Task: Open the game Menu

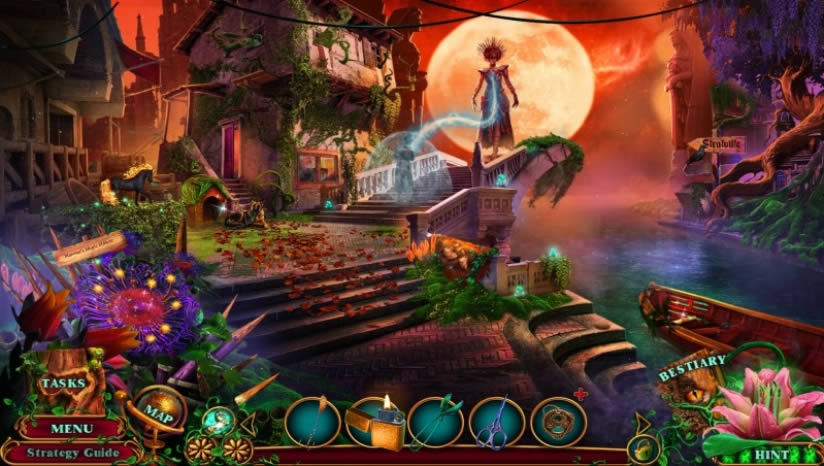Action: tap(71, 429)
